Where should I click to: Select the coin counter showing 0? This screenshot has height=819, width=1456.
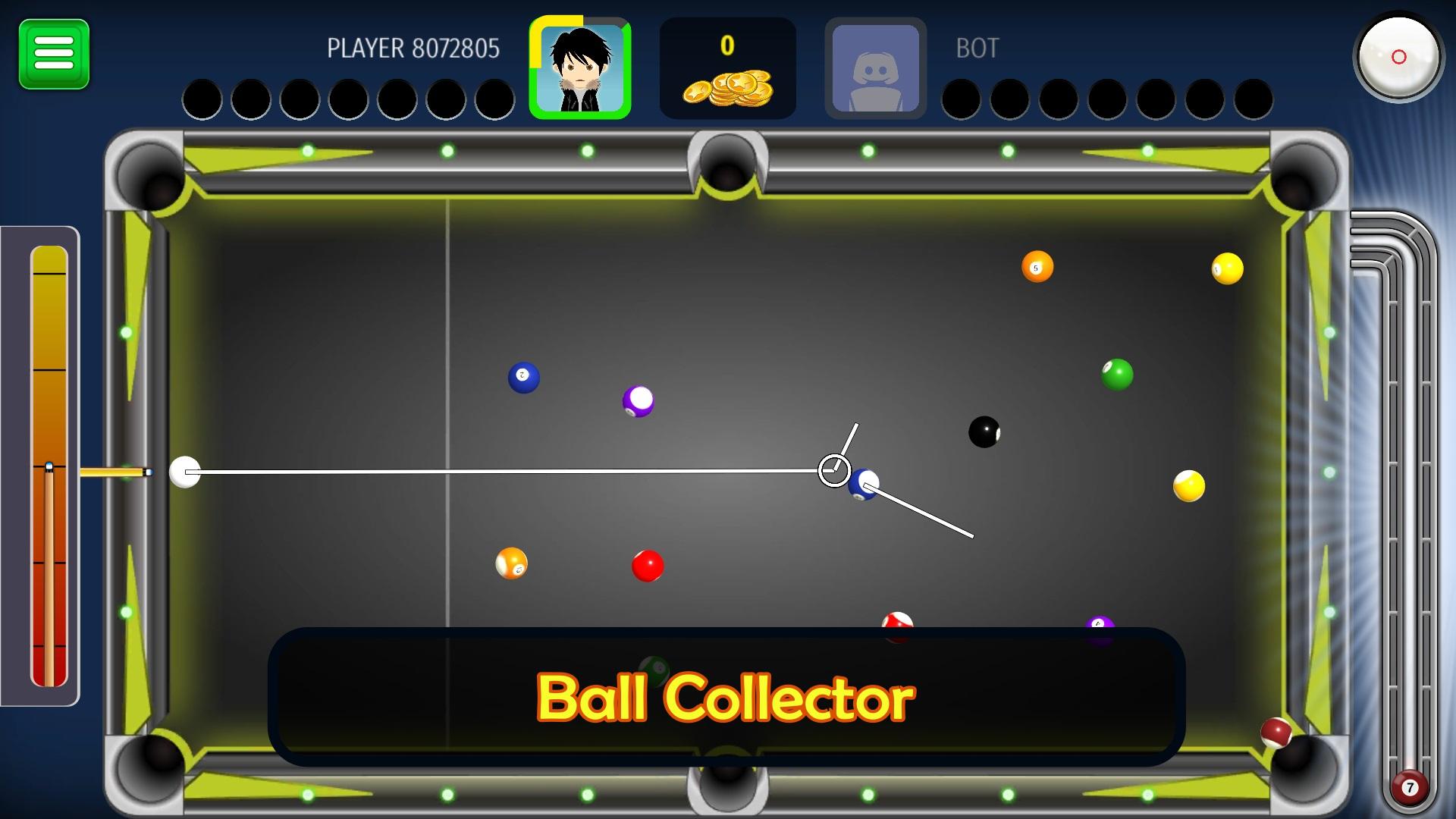728,45
